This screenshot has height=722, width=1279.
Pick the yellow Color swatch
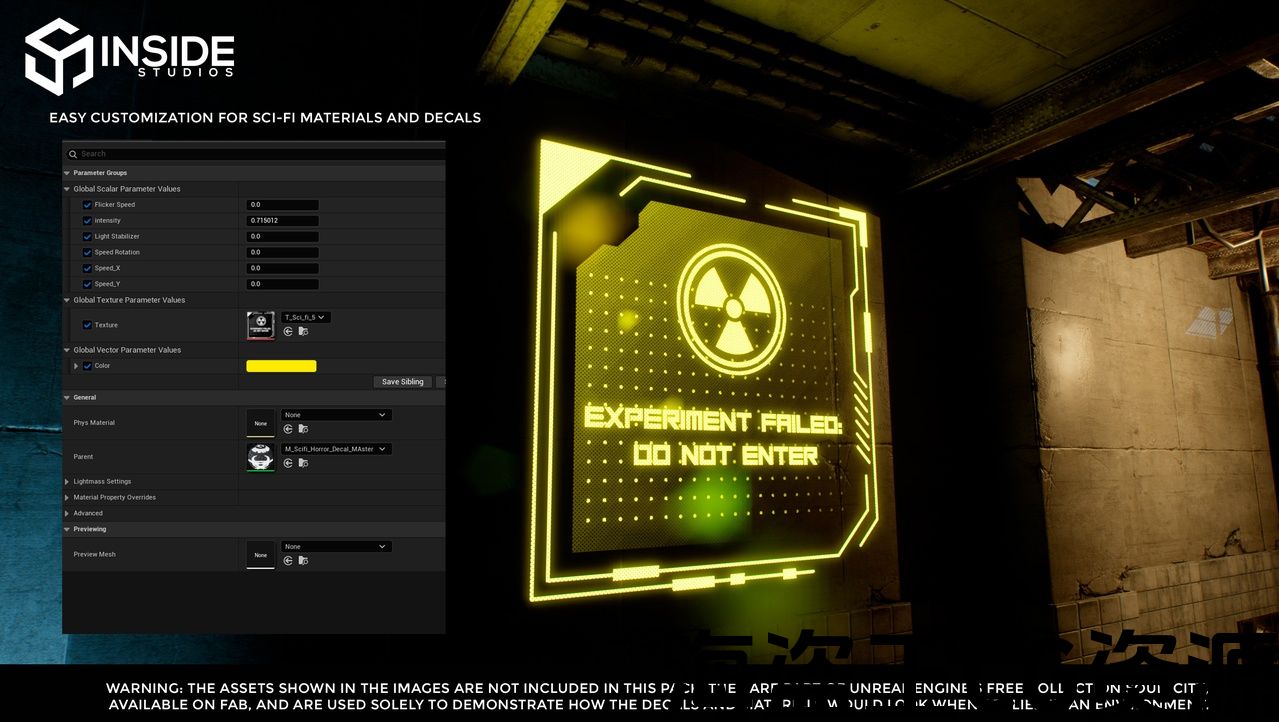tap(281, 366)
